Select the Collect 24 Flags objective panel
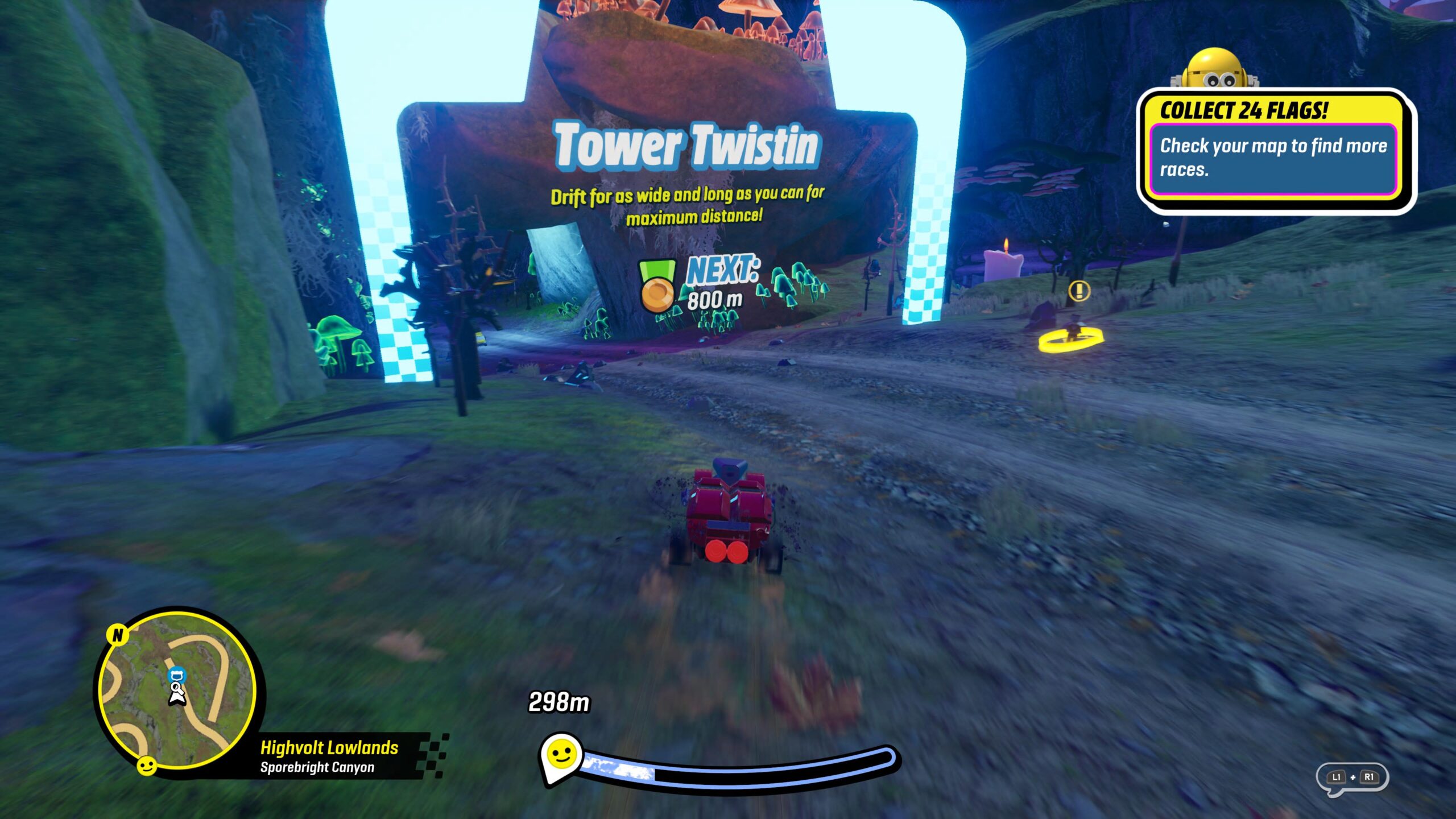Viewport: 1456px width, 819px height. pos(1274,149)
